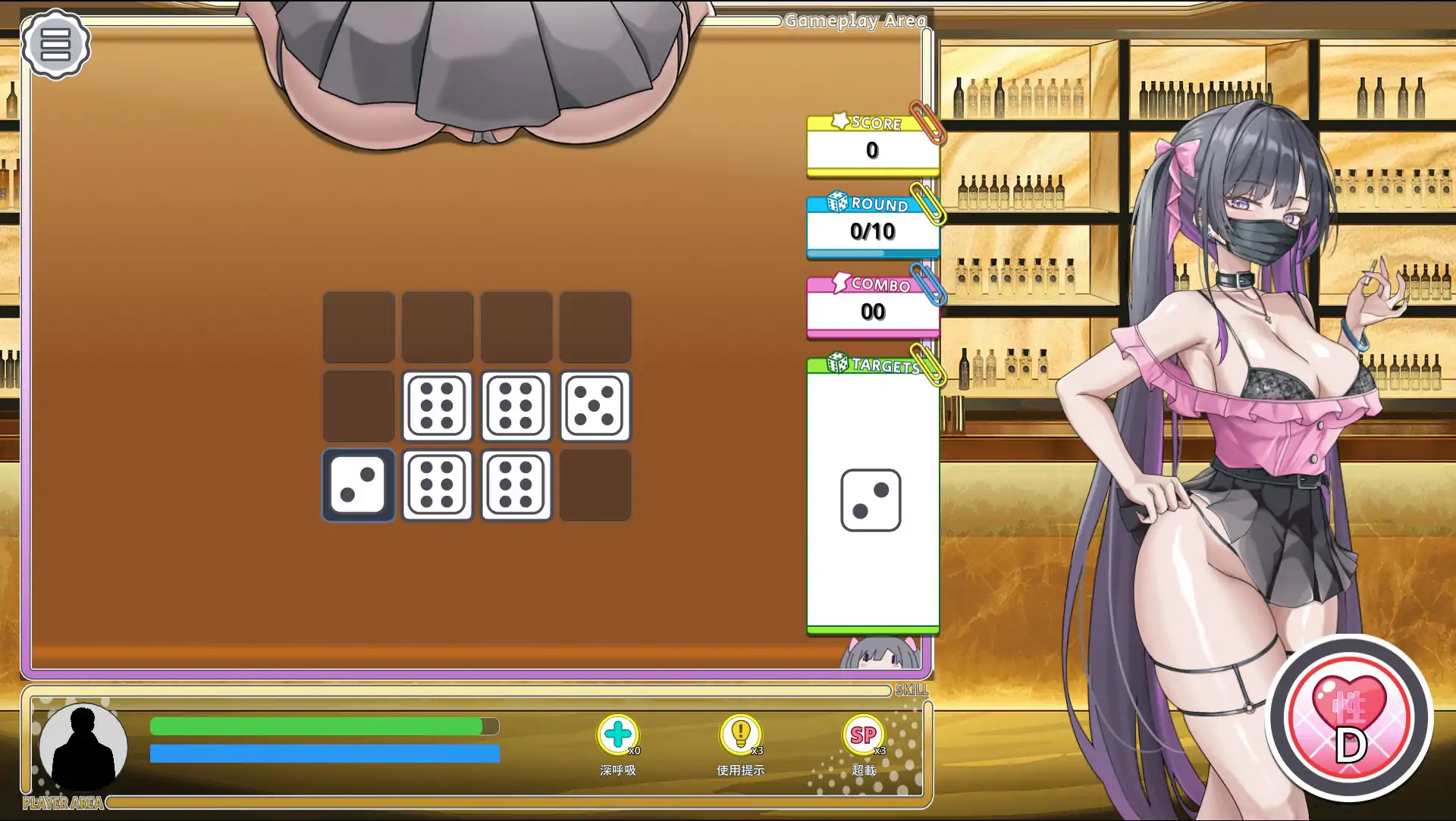Use the hint lightbulb skill (使用提示)
Screen dimensions: 1456x821
point(742,734)
